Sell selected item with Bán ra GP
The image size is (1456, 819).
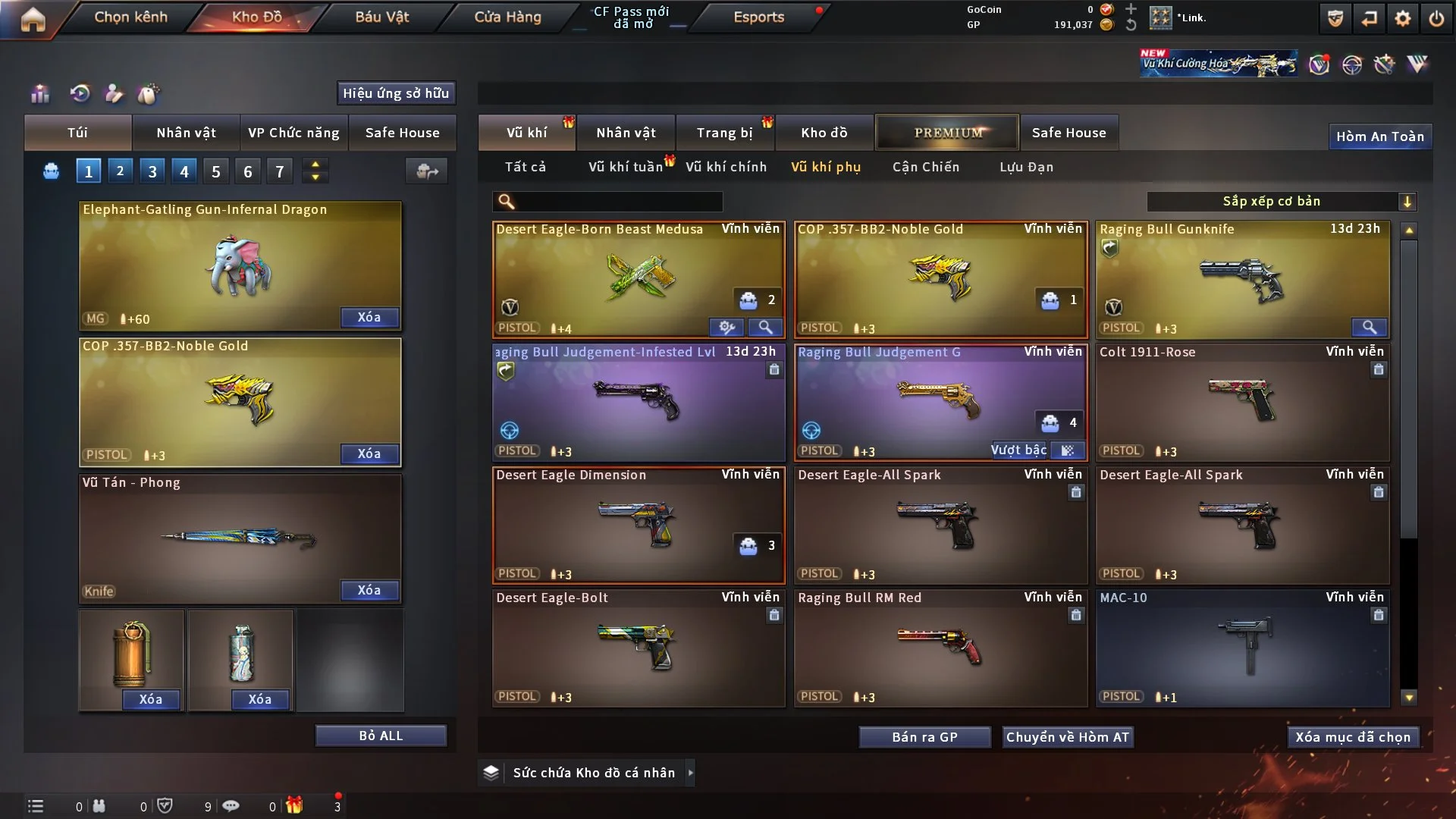[924, 737]
